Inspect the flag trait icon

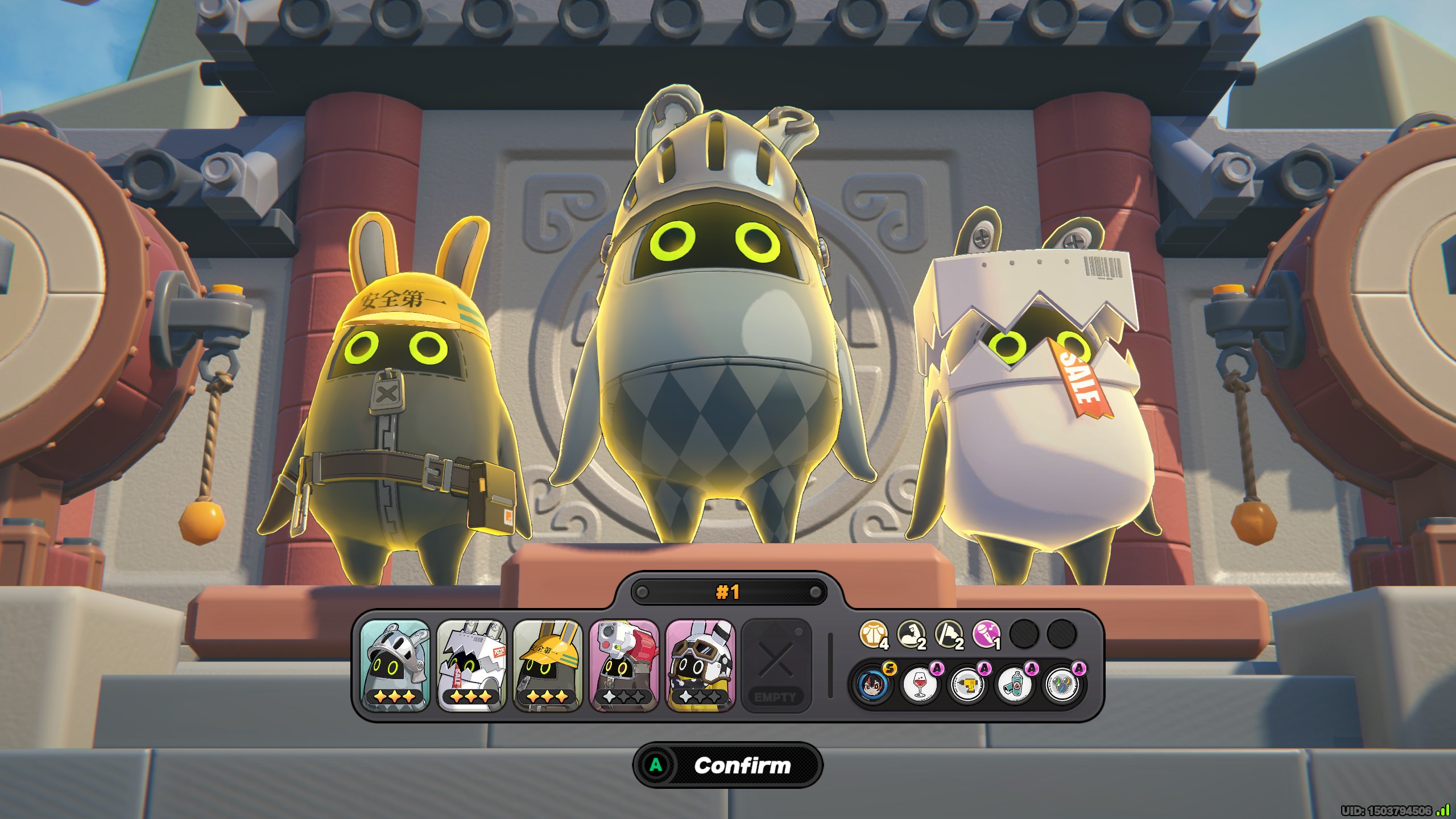[x=948, y=633]
